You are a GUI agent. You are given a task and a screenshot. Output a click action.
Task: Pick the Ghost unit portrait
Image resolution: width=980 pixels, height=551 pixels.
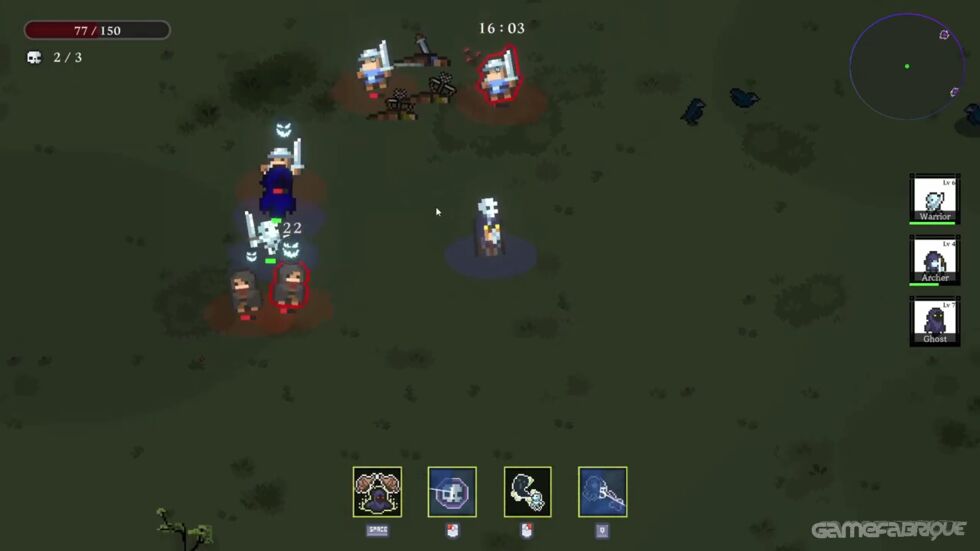pyautogui.click(x=934, y=321)
